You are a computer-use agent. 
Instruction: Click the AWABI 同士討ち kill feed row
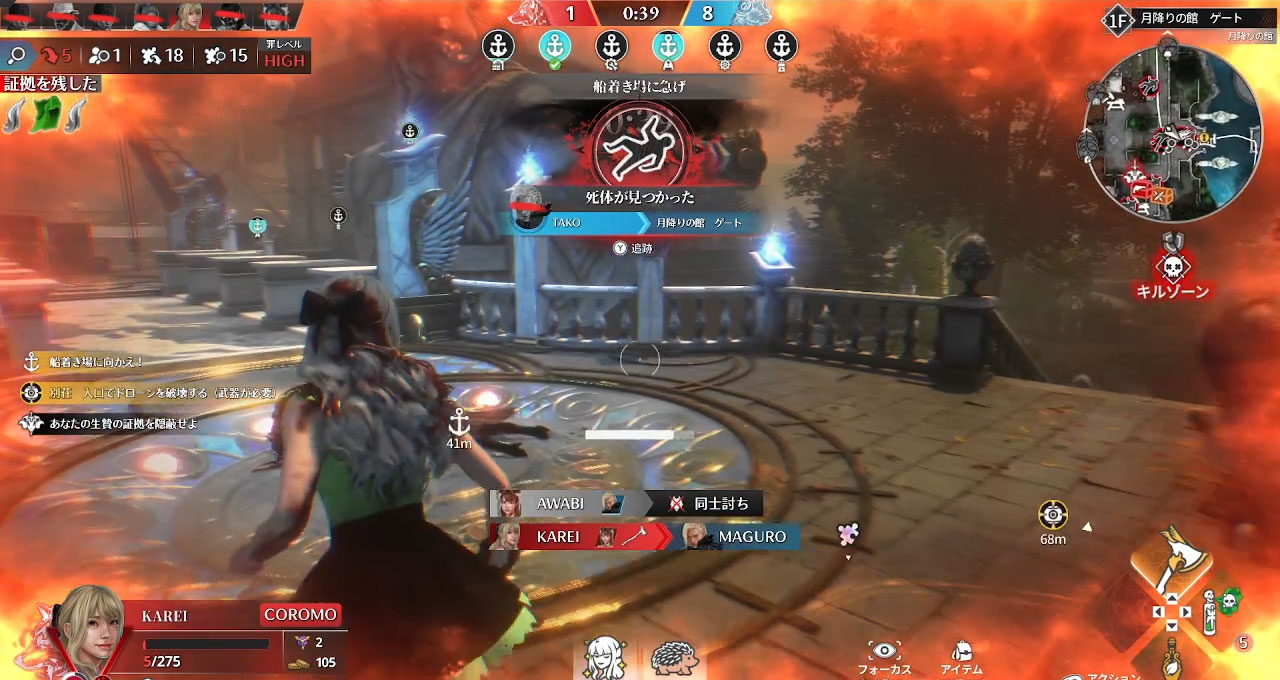point(626,503)
